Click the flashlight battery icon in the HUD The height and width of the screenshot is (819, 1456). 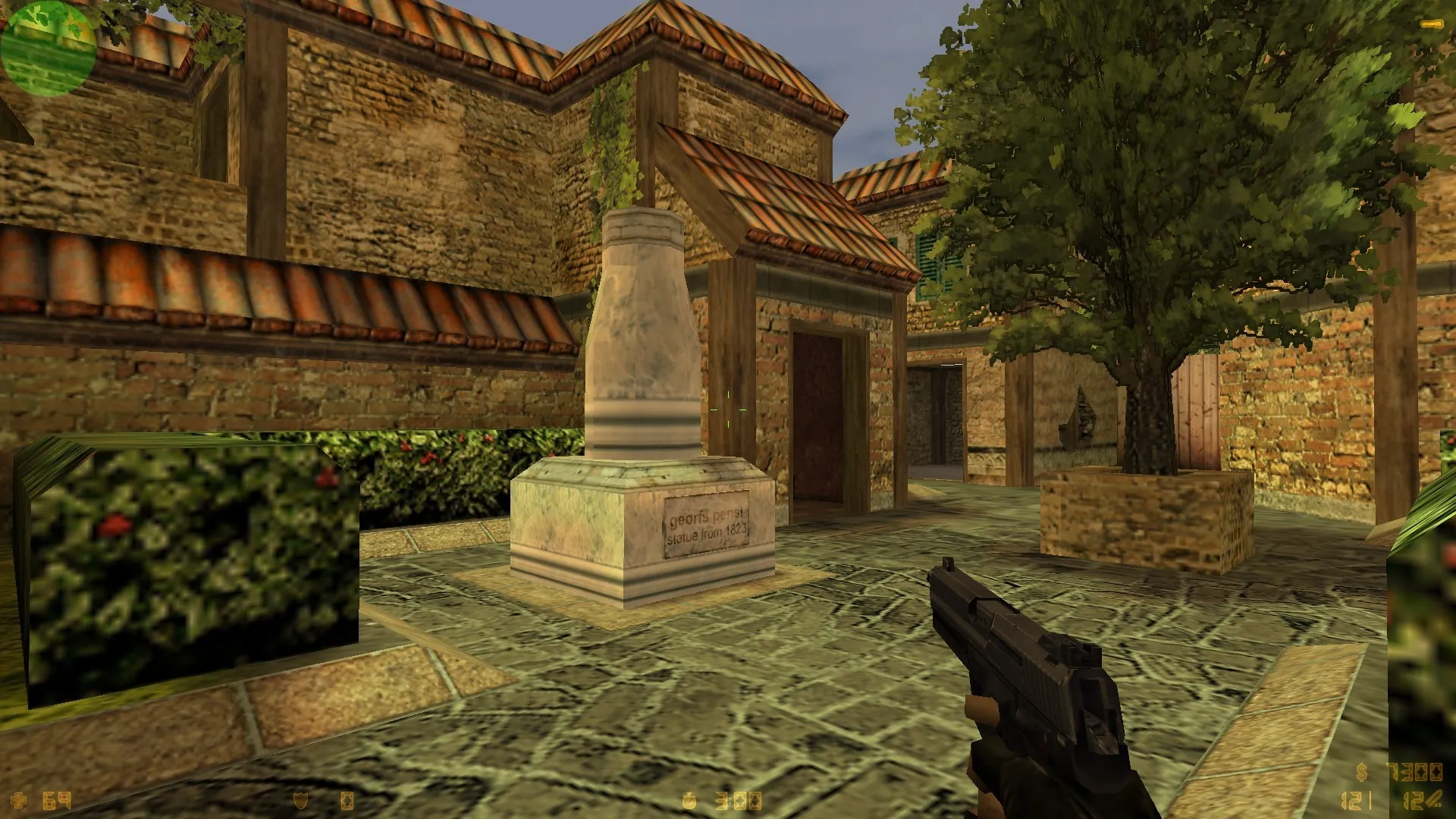pos(348,800)
